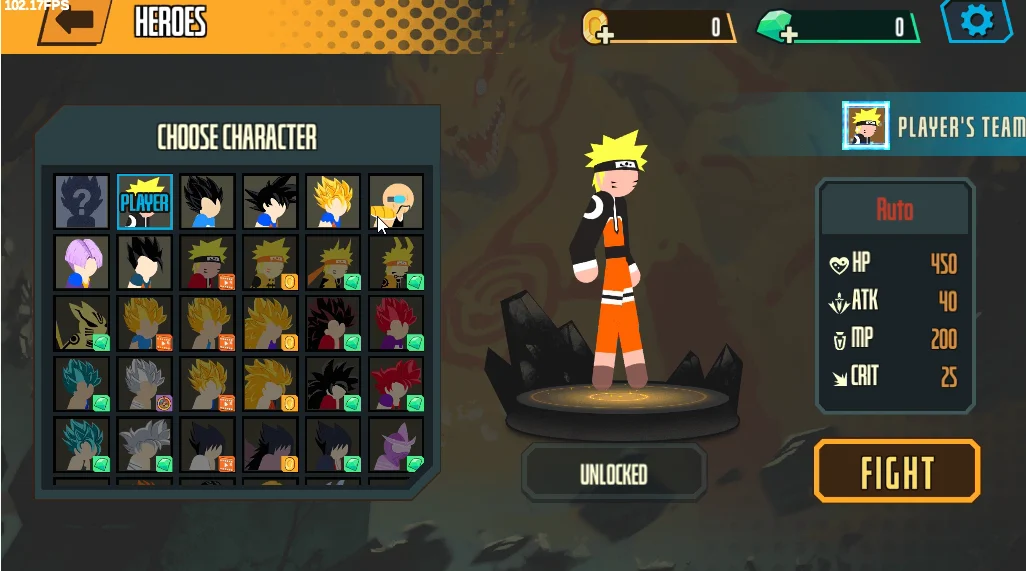
Task: Select the purple-haired hero tile
Action: click(x=82, y=263)
